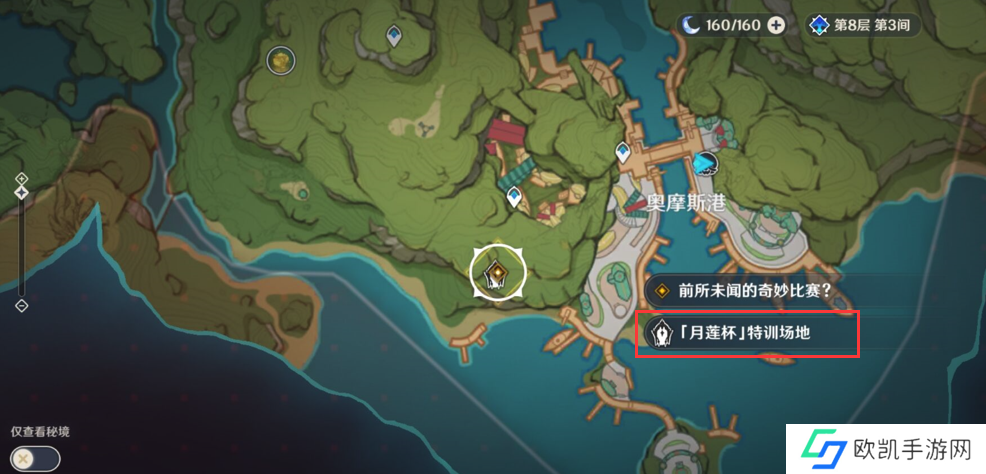Select the round gold map marker
Image resolution: width=986 pixels, height=474 pixels.
pos(281,61)
